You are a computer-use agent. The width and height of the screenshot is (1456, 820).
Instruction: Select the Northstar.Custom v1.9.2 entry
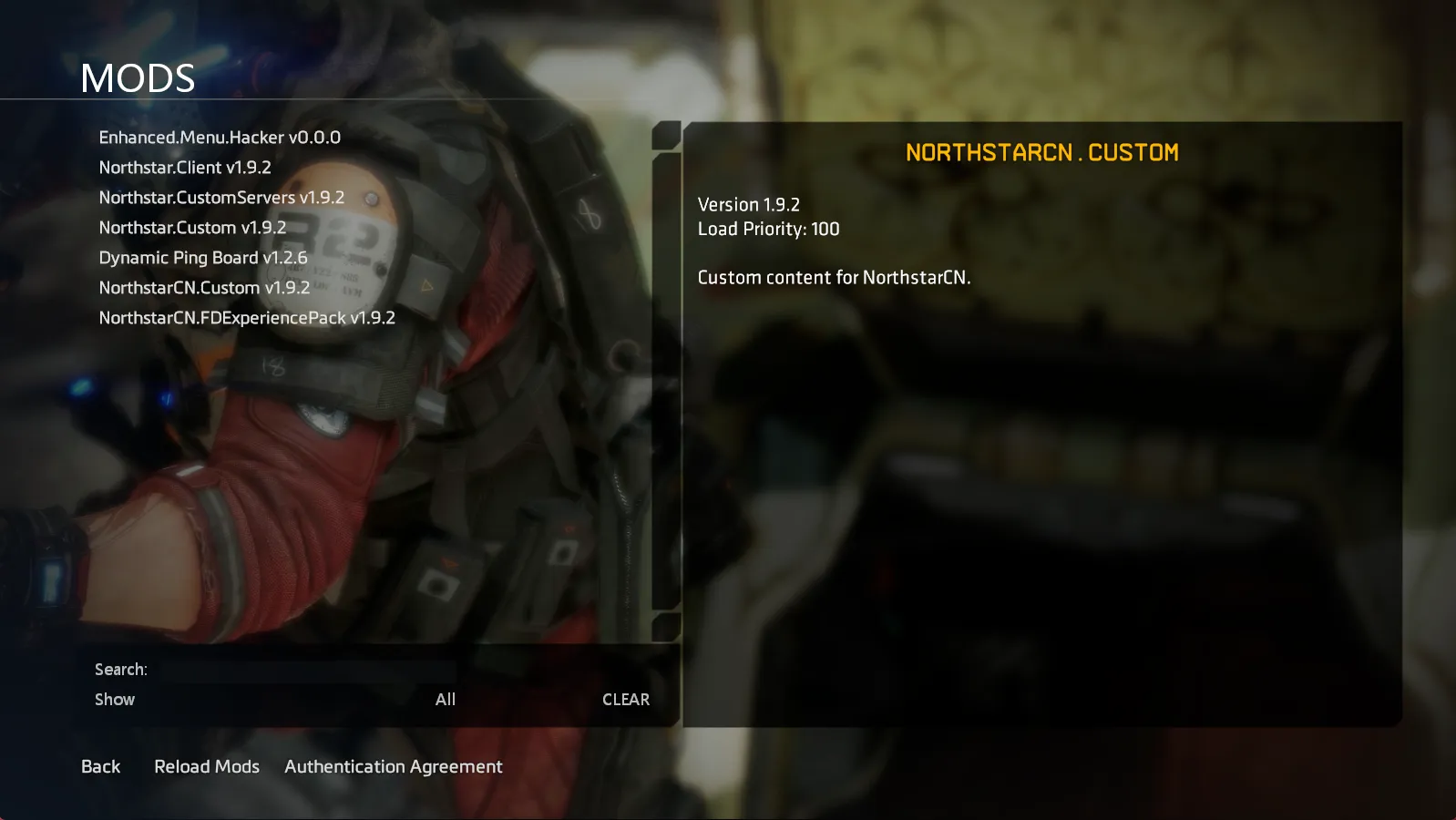[191, 227]
